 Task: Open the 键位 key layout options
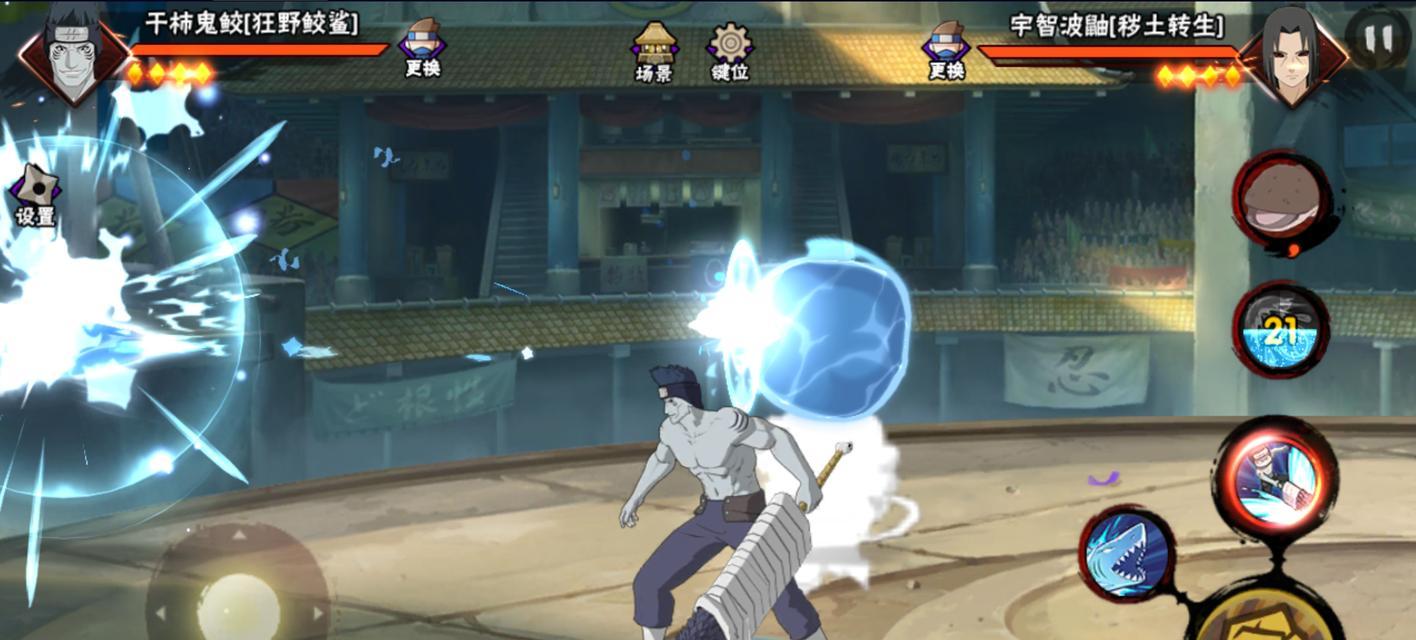tap(730, 51)
